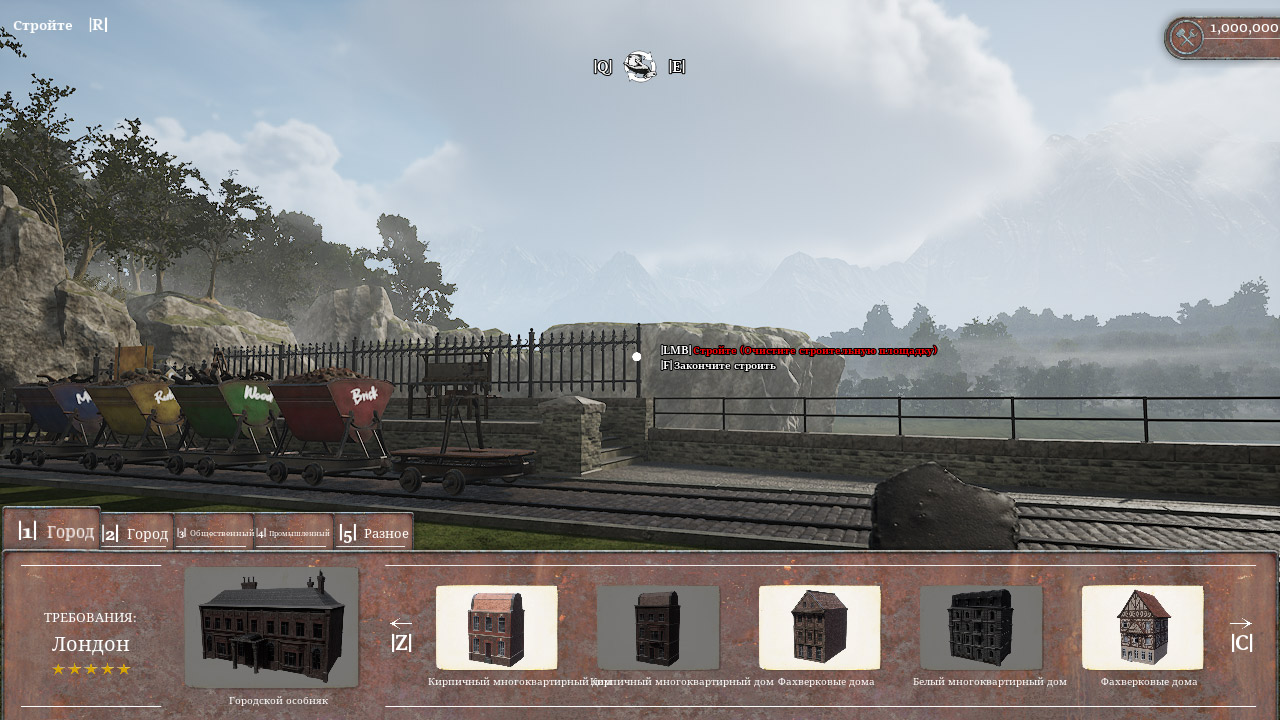Pick the dark timber Фахверковые дома thumbnail
The height and width of the screenshot is (720, 1280).
tap(820, 628)
